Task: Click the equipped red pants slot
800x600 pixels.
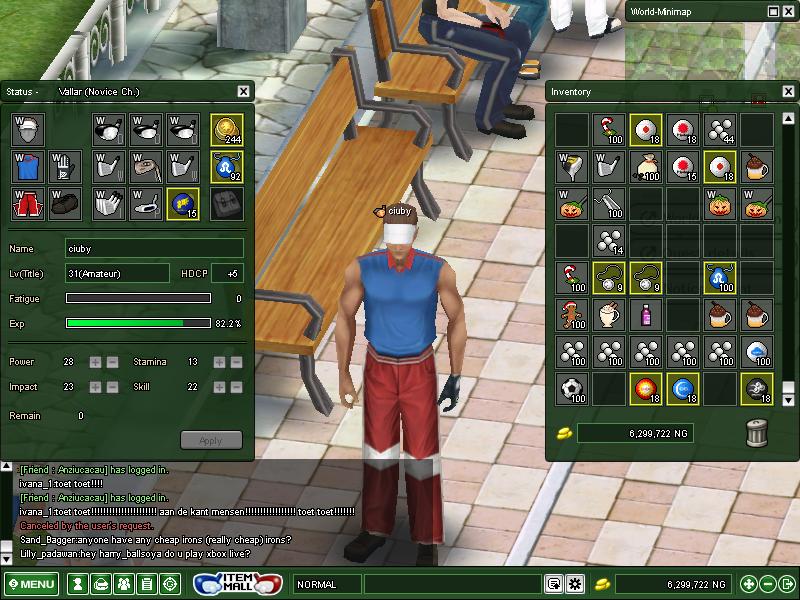Action: tap(29, 203)
